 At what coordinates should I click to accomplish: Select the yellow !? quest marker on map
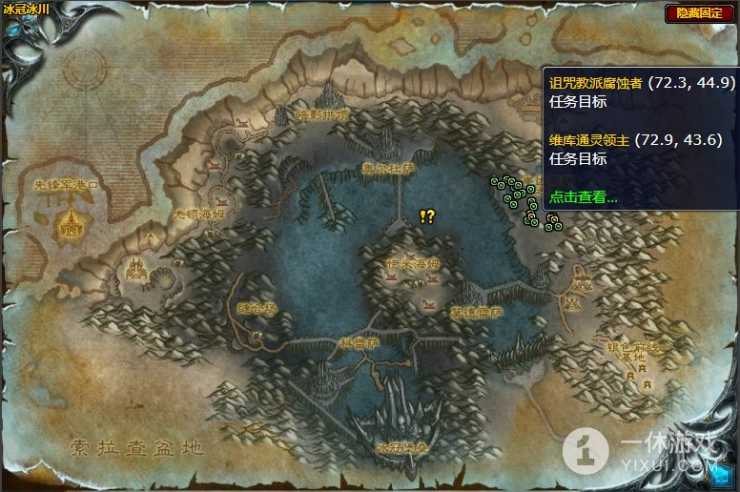pyautogui.click(x=427, y=216)
